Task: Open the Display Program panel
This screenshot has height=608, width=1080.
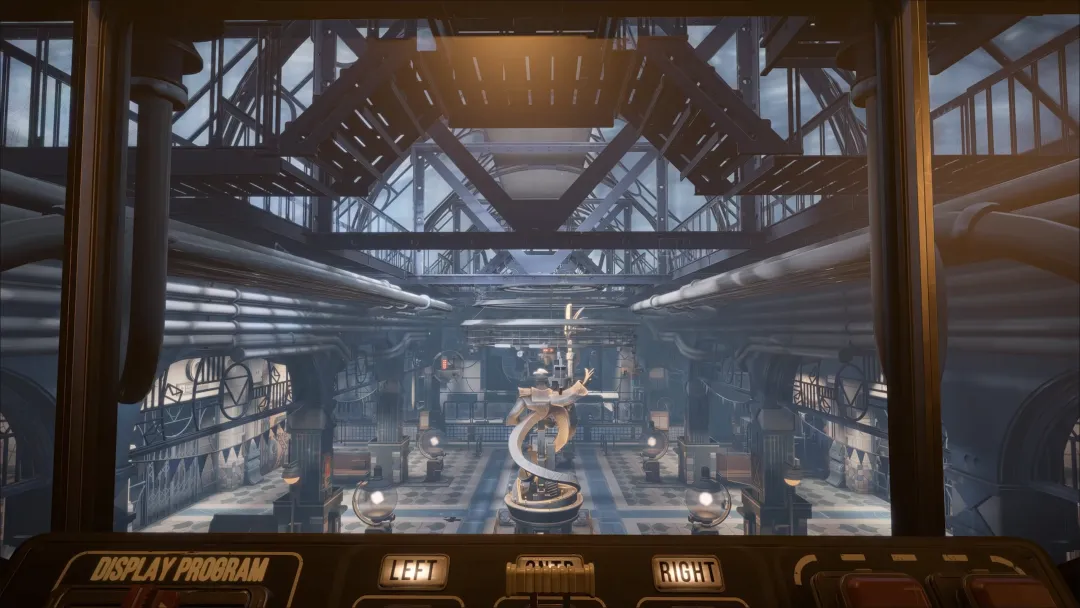Action: click(x=179, y=571)
